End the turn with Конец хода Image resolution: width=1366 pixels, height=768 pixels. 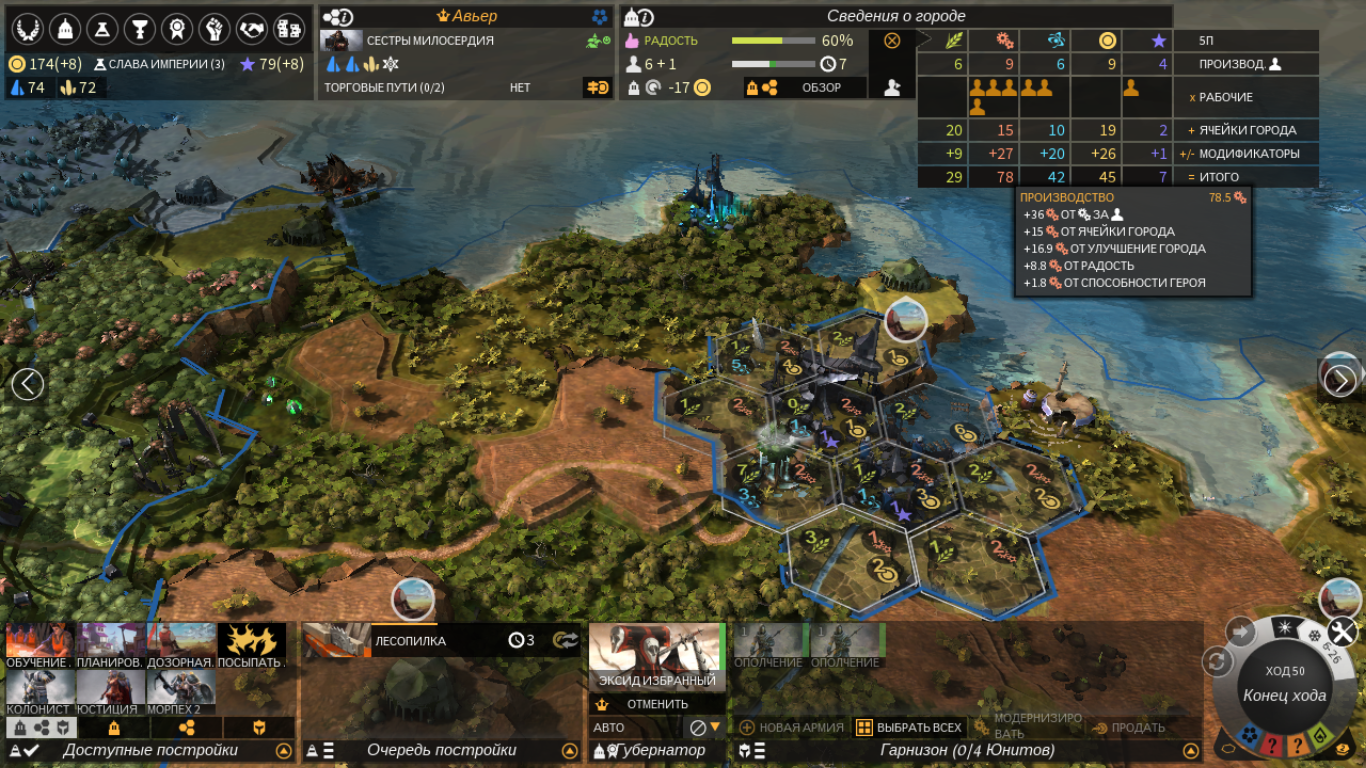tap(1284, 696)
